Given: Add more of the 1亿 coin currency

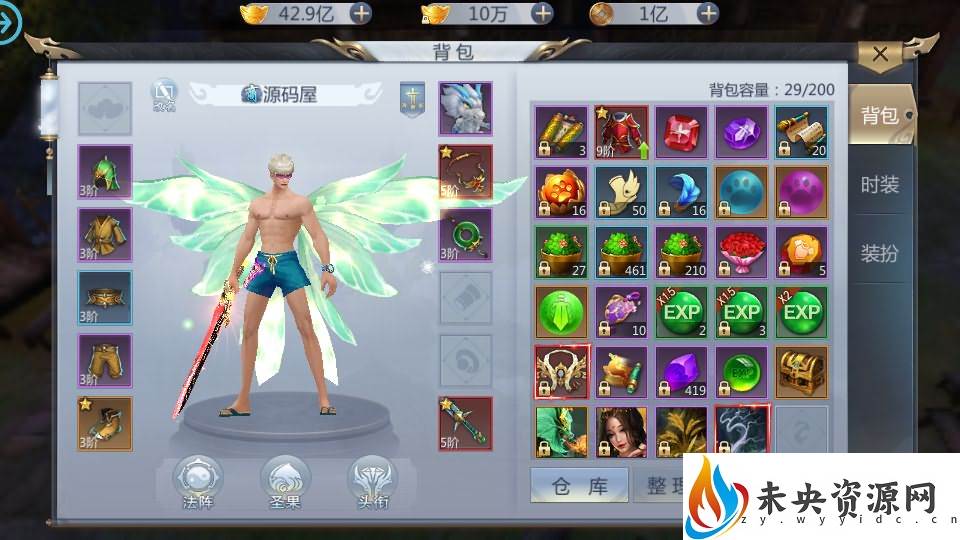Looking at the screenshot, I should click(x=708, y=13).
